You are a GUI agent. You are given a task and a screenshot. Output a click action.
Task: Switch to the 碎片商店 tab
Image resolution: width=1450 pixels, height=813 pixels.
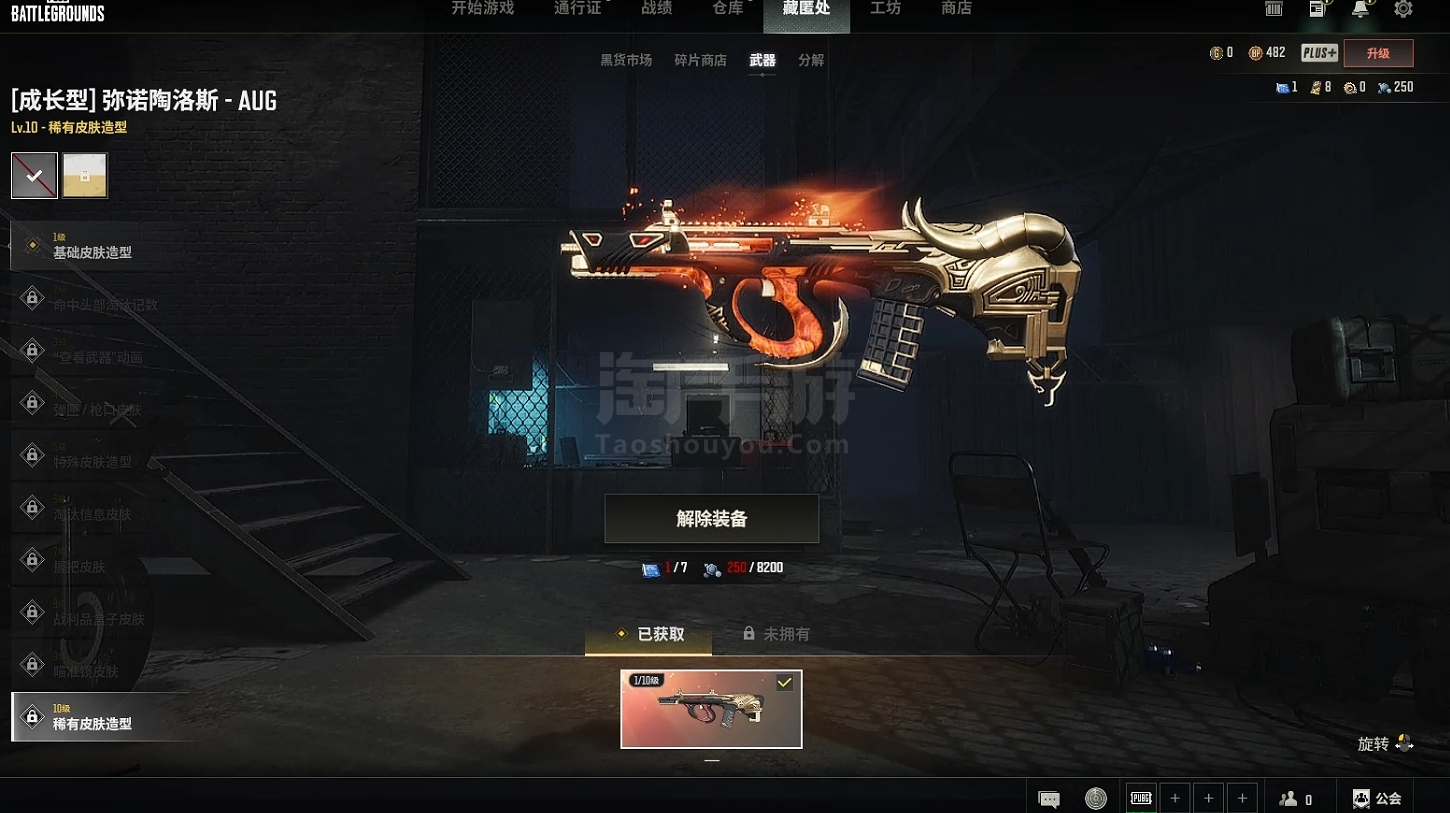tap(700, 60)
